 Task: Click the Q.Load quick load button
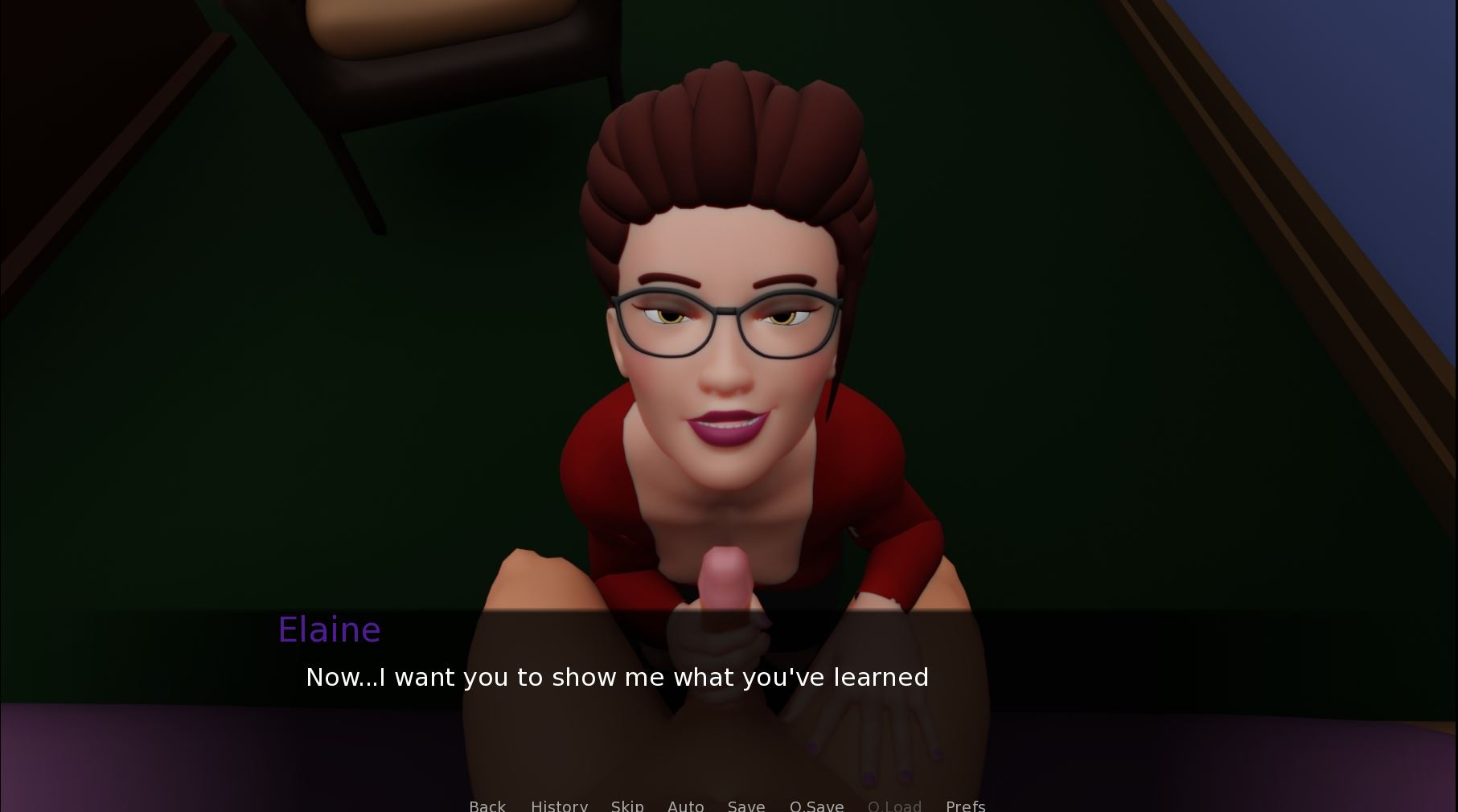pyautogui.click(x=894, y=805)
